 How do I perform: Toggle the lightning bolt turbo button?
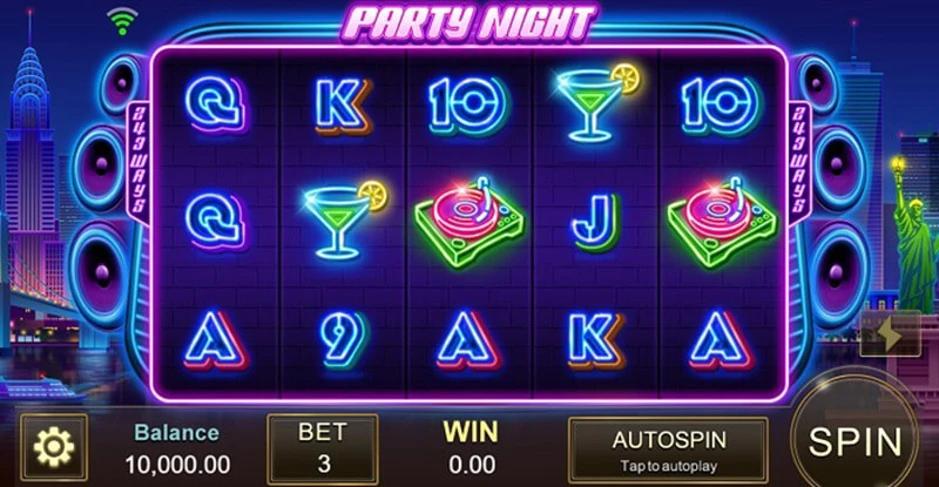click(x=886, y=335)
